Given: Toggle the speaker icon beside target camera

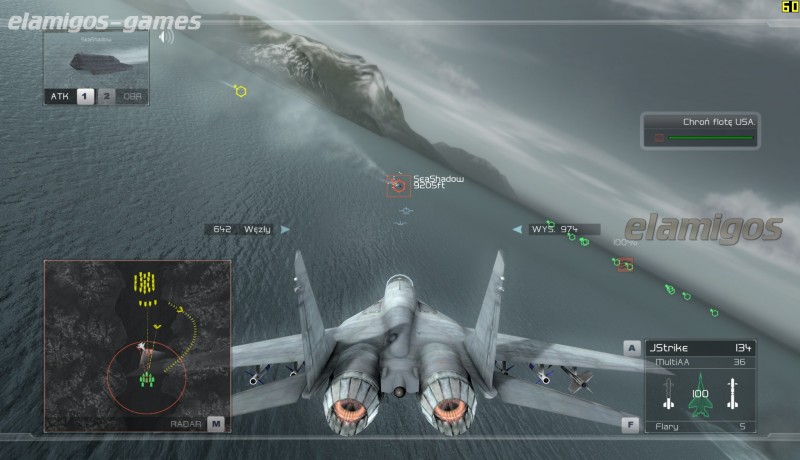Looking at the screenshot, I should [x=165, y=37].
